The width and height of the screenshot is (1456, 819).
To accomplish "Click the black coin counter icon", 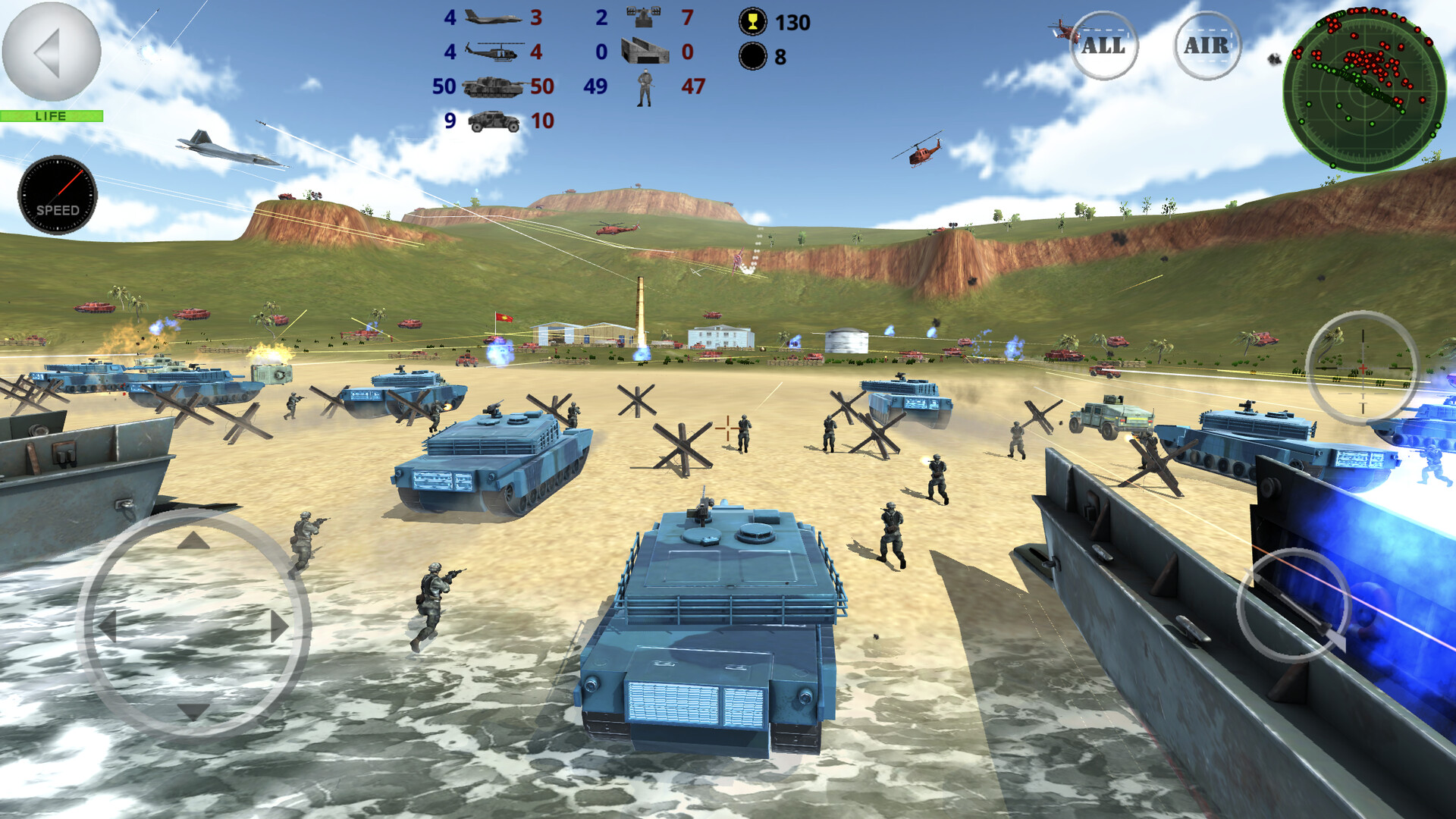I will (752, 55).
